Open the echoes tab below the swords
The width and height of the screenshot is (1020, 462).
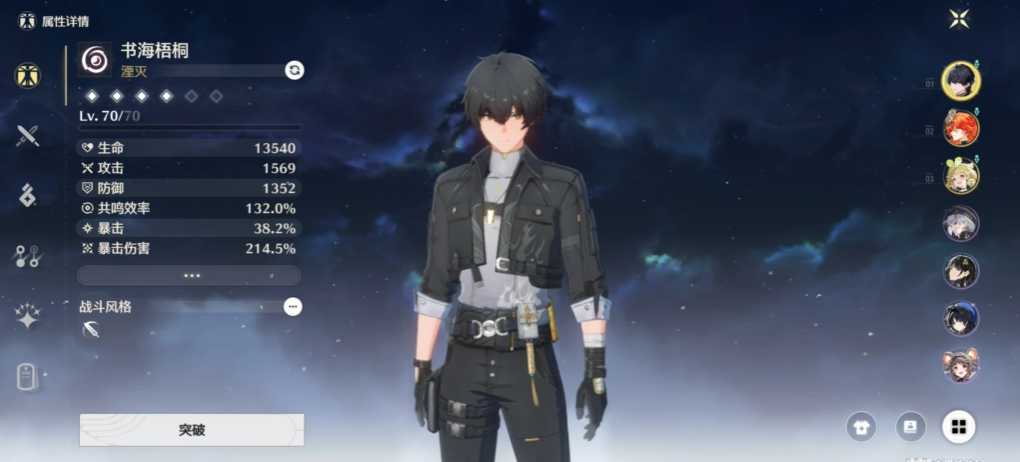[x=28, y=196]
